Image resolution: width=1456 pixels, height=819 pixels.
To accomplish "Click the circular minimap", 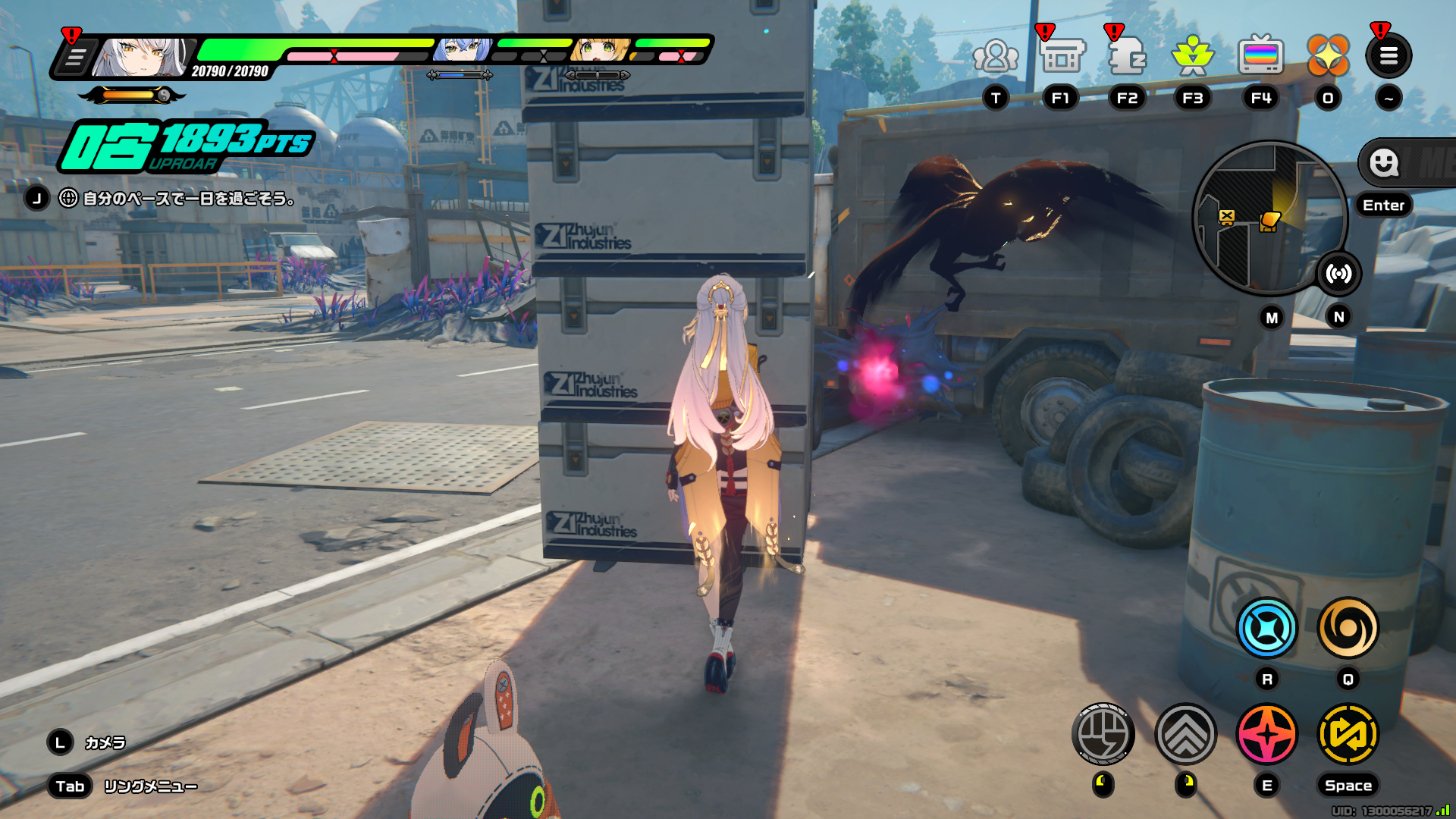I will click(1268, 219).
